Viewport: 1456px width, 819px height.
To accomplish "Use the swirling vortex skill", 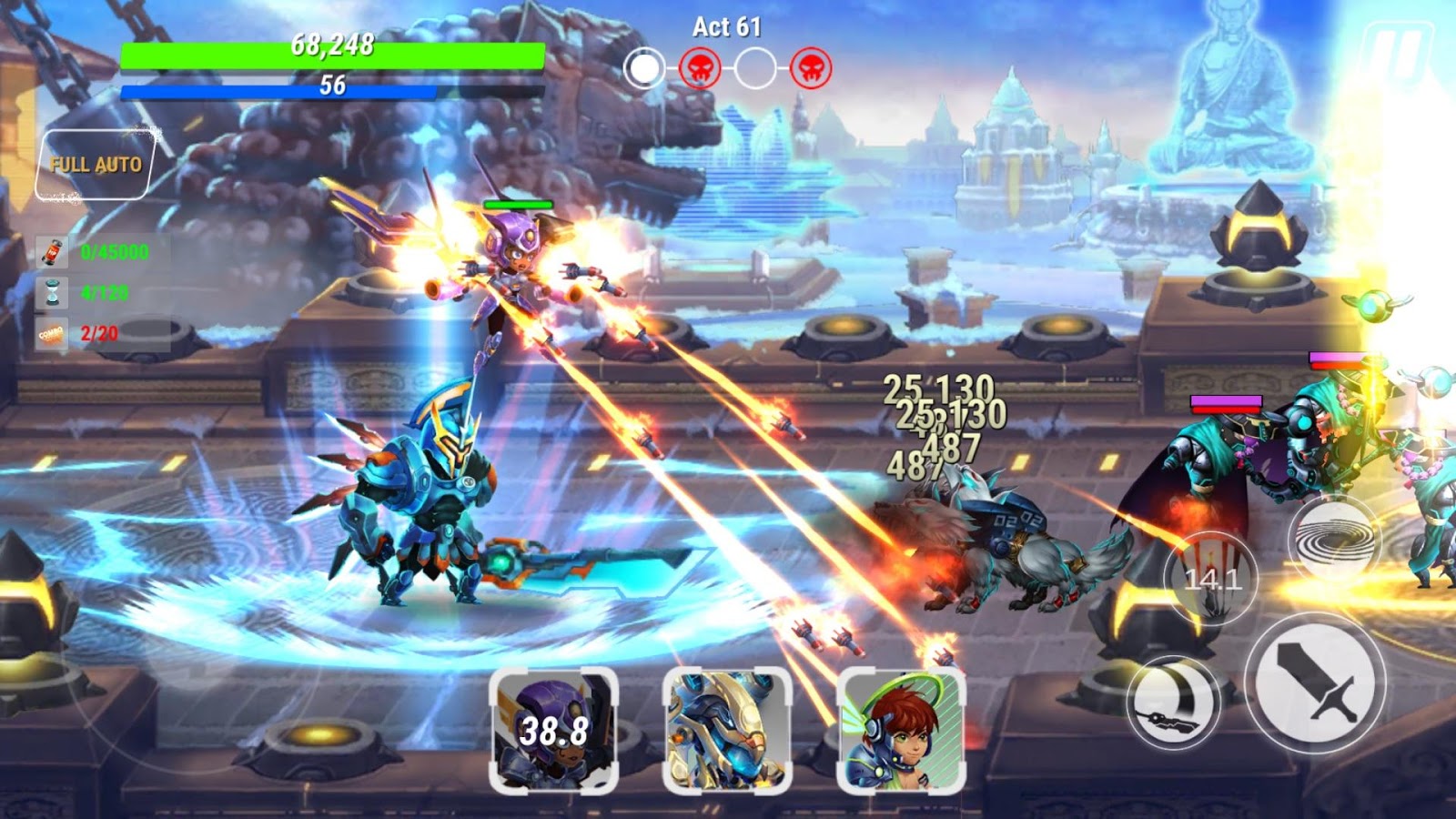I will click(1336, 541).
